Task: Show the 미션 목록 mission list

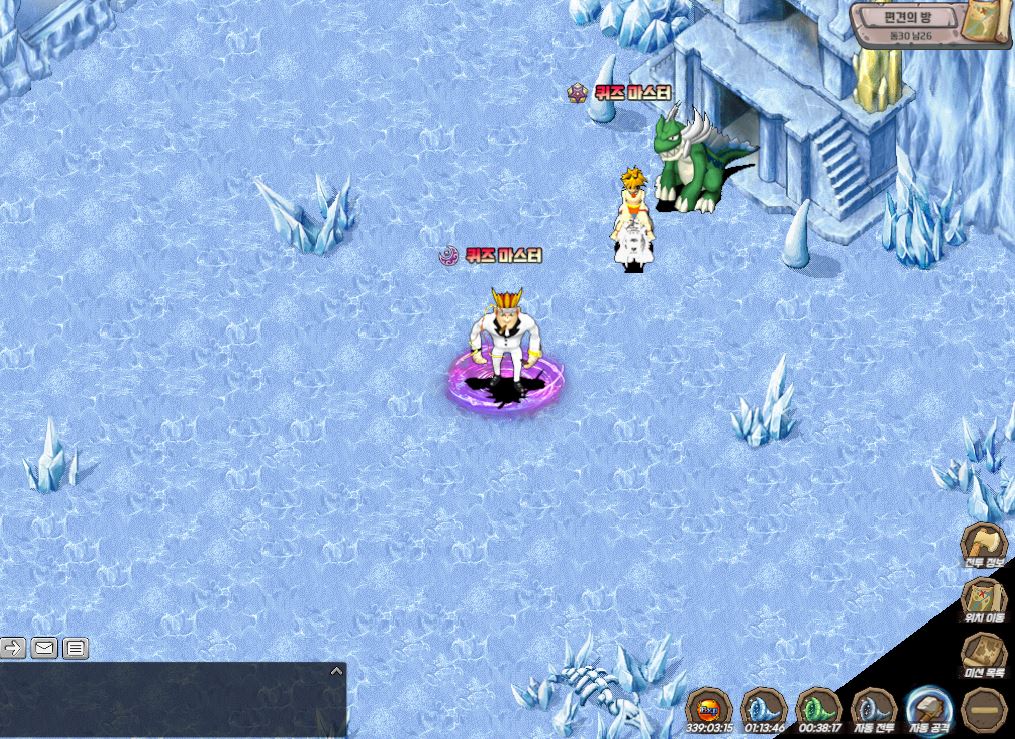Action: (x=983, y=657)
